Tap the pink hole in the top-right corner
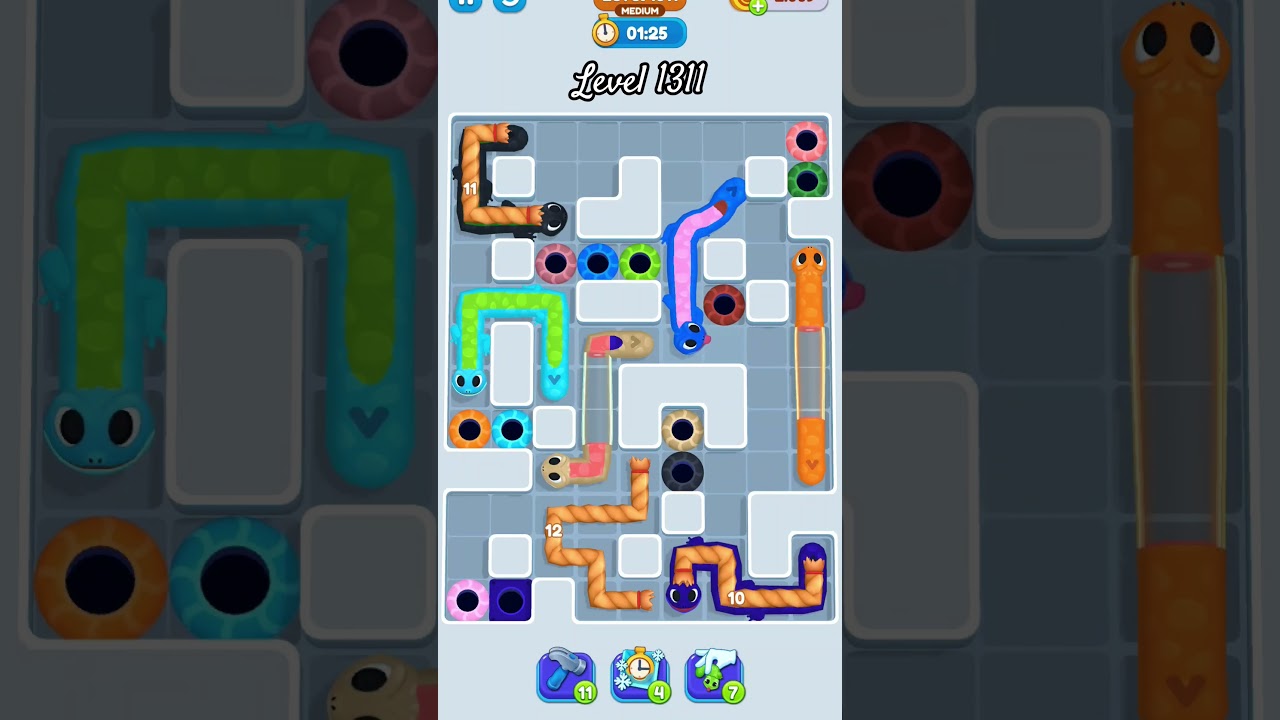This screenshot has height=720, width=1280. tap(805, 140)
